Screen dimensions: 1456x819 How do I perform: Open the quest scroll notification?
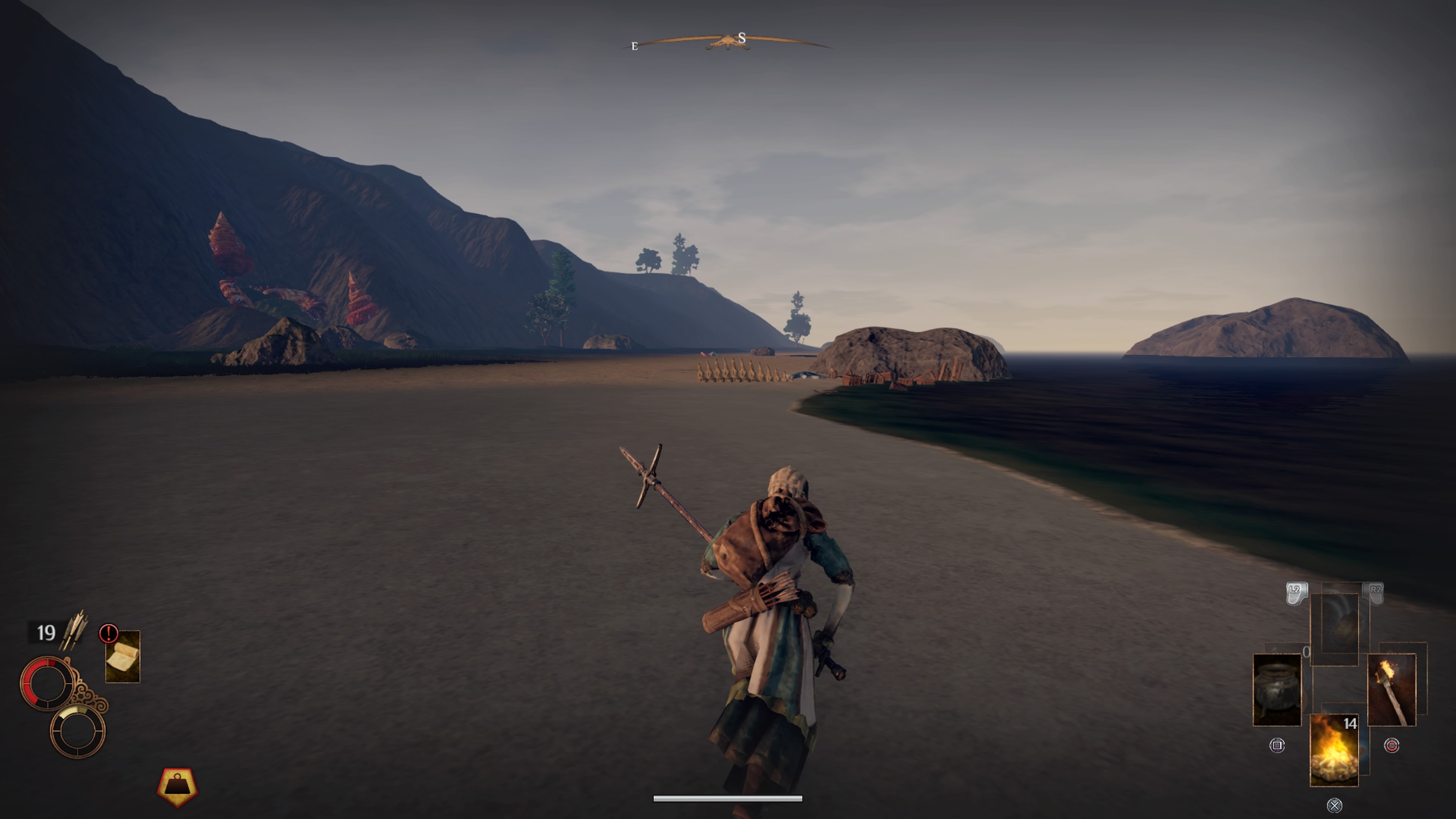click(x=122, y=657)
